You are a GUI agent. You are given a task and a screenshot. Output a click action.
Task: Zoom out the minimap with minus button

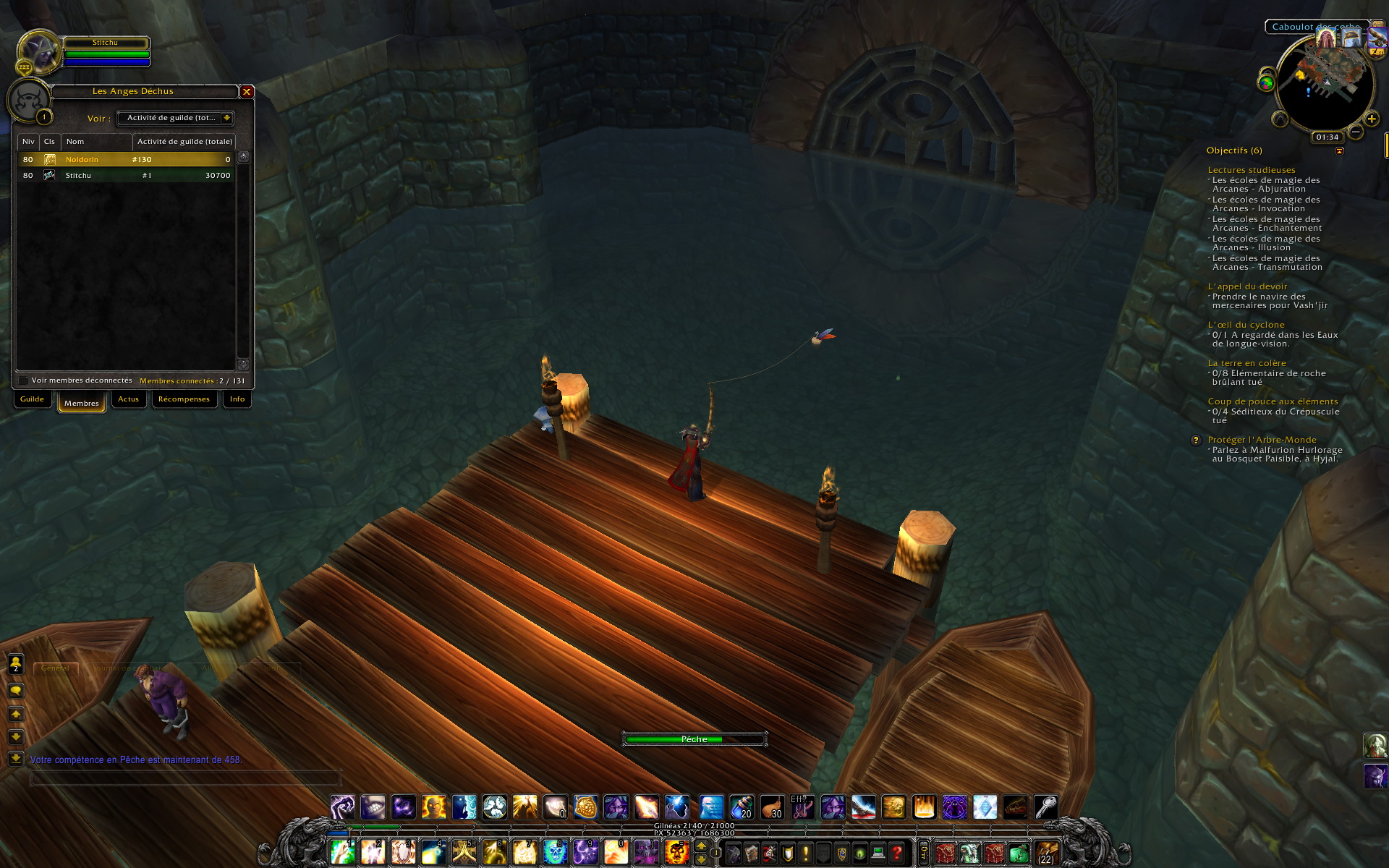1356,132
